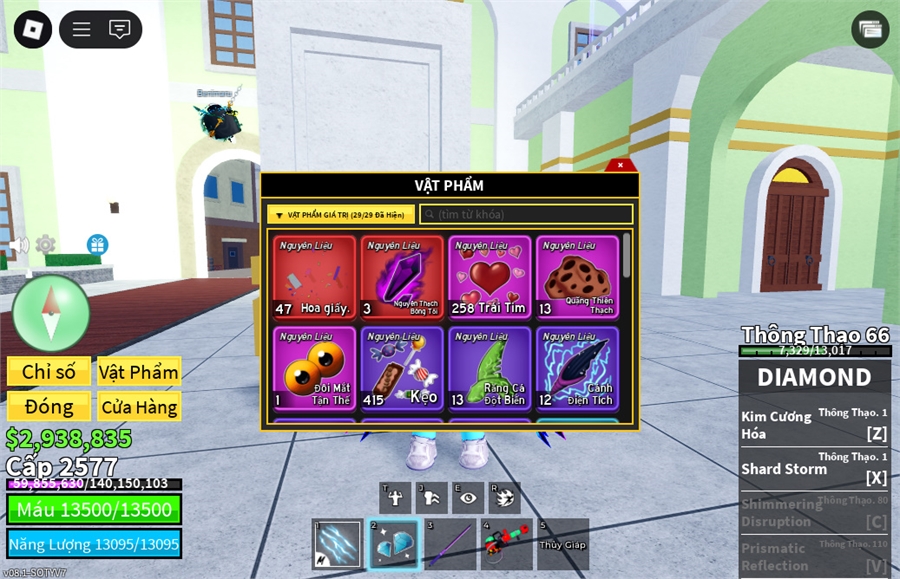Open the Chỉ số stats menu

pos(49,372)
